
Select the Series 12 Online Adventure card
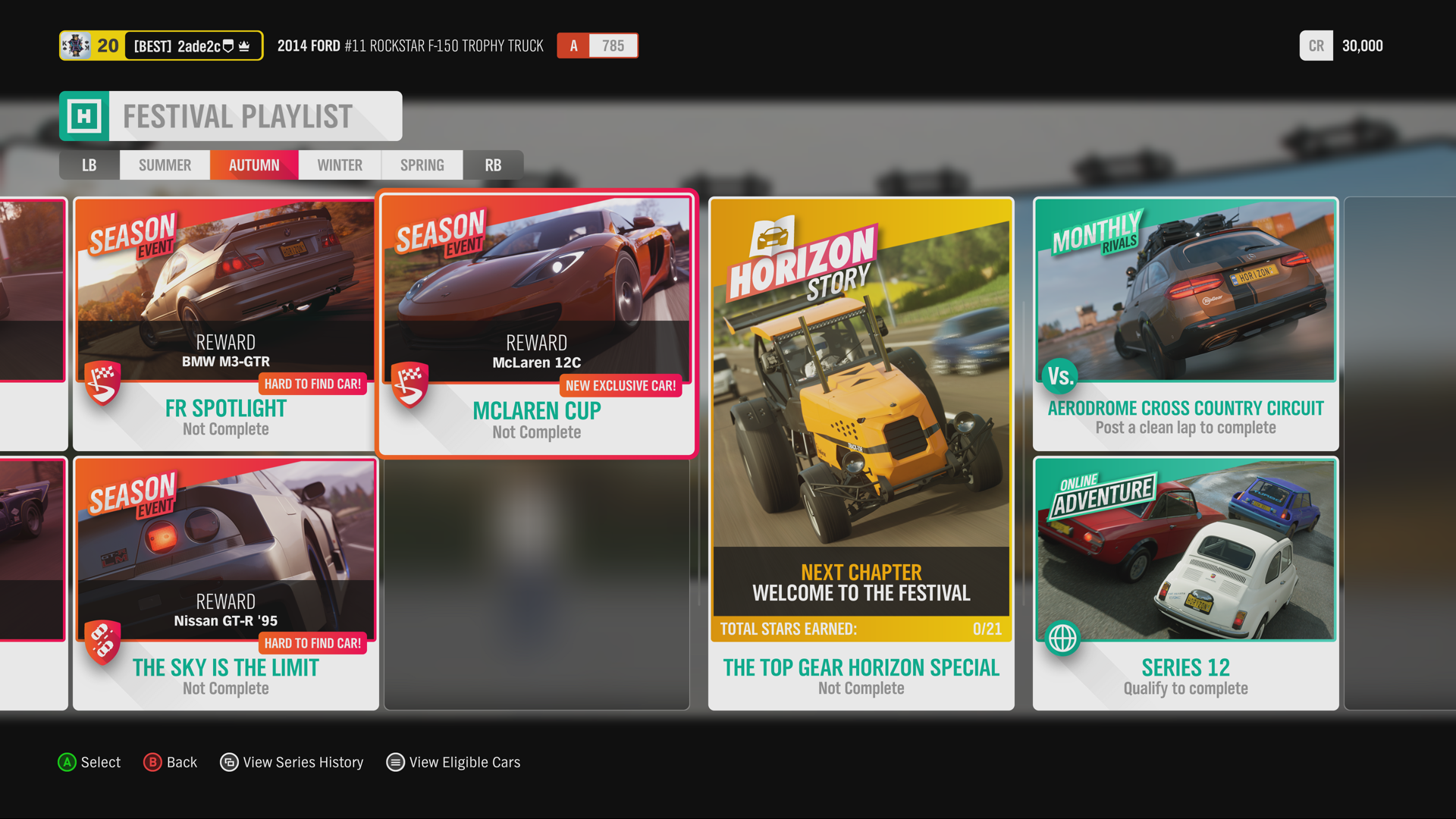[x=1185, y=584]
